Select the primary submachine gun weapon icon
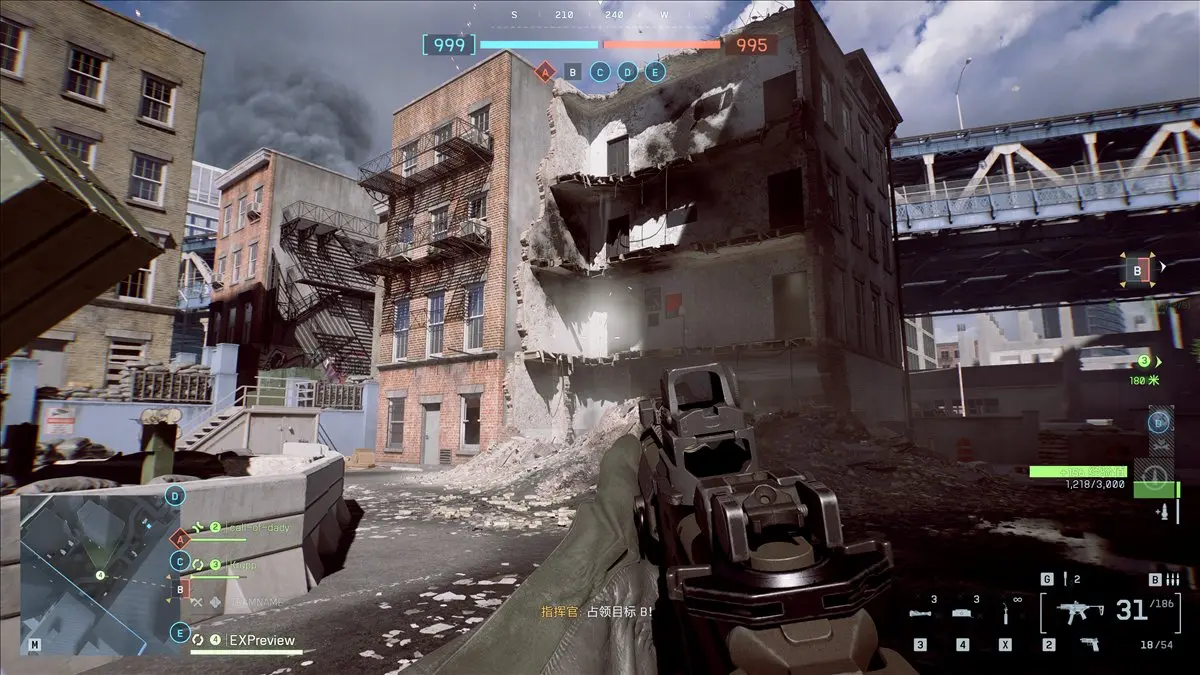Screen dimensions: 1200x675 point(1081,610)
